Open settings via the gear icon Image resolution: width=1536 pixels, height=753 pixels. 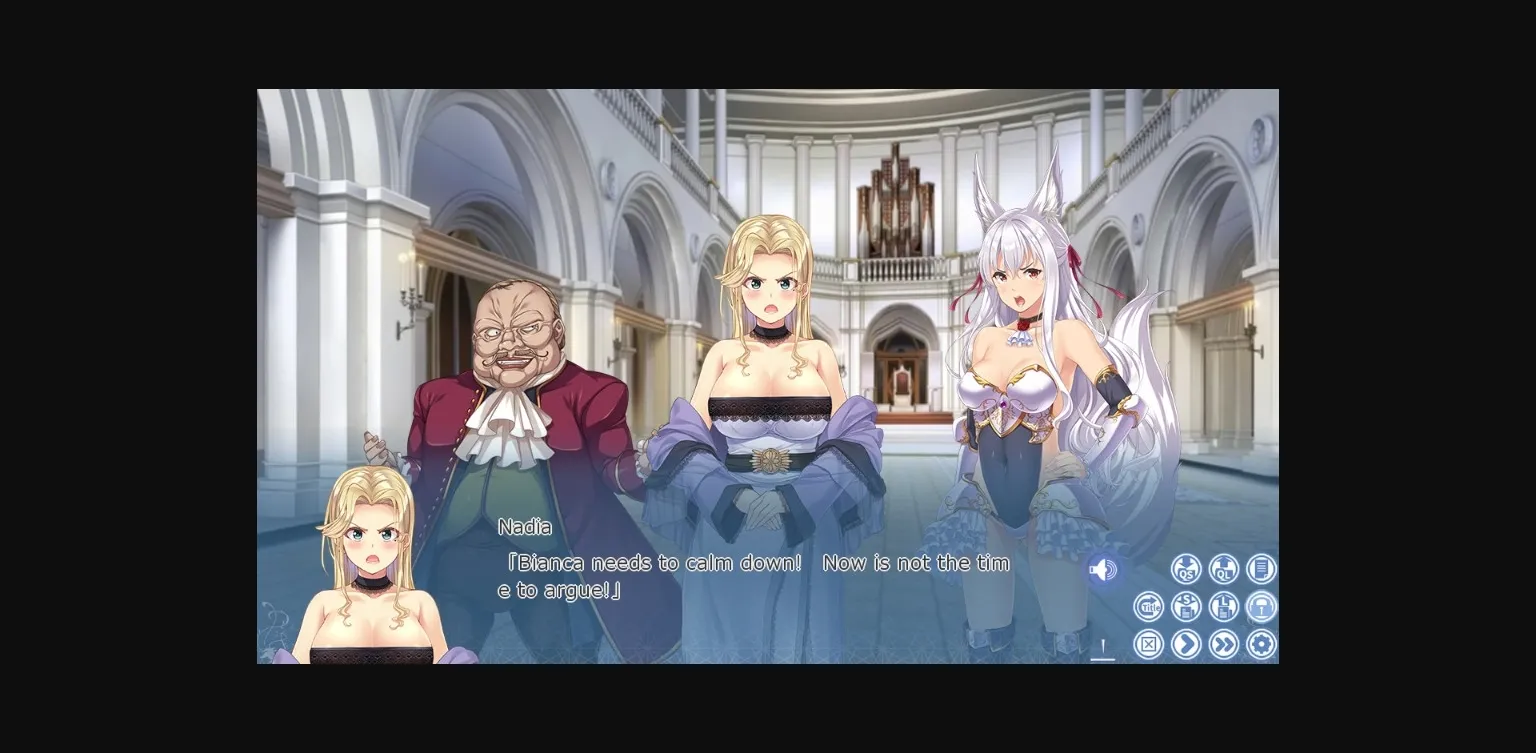tap(1261, 644)
